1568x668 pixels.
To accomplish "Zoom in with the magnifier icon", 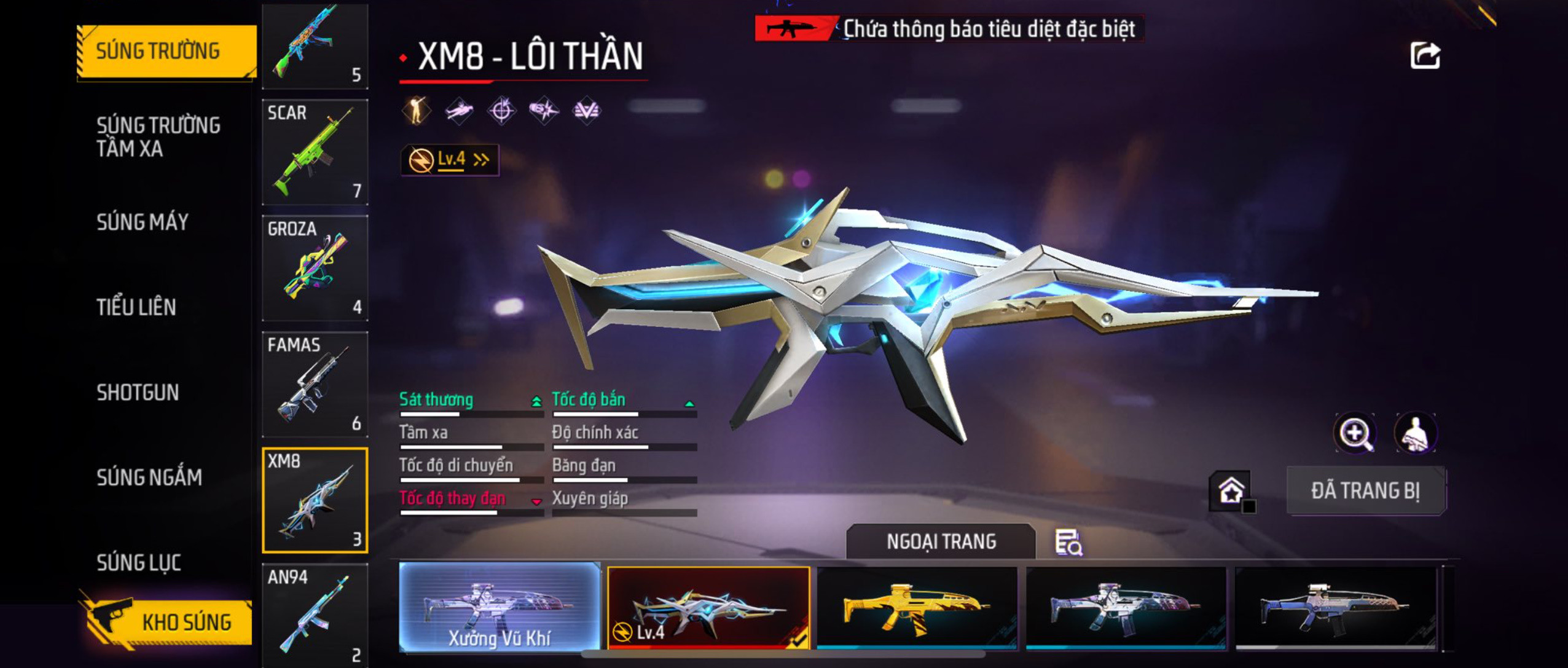I will click(1355, 433).
